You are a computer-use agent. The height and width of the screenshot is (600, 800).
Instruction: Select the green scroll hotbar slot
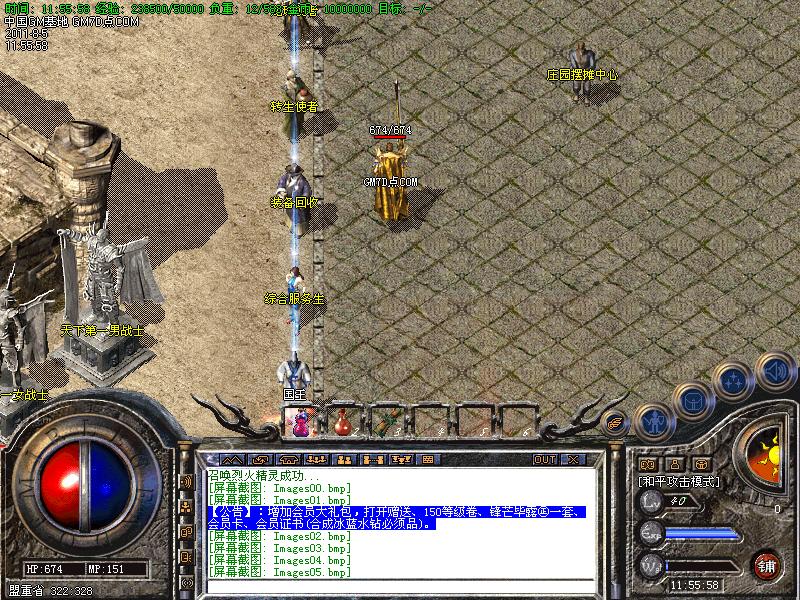[x=386, y=422]
